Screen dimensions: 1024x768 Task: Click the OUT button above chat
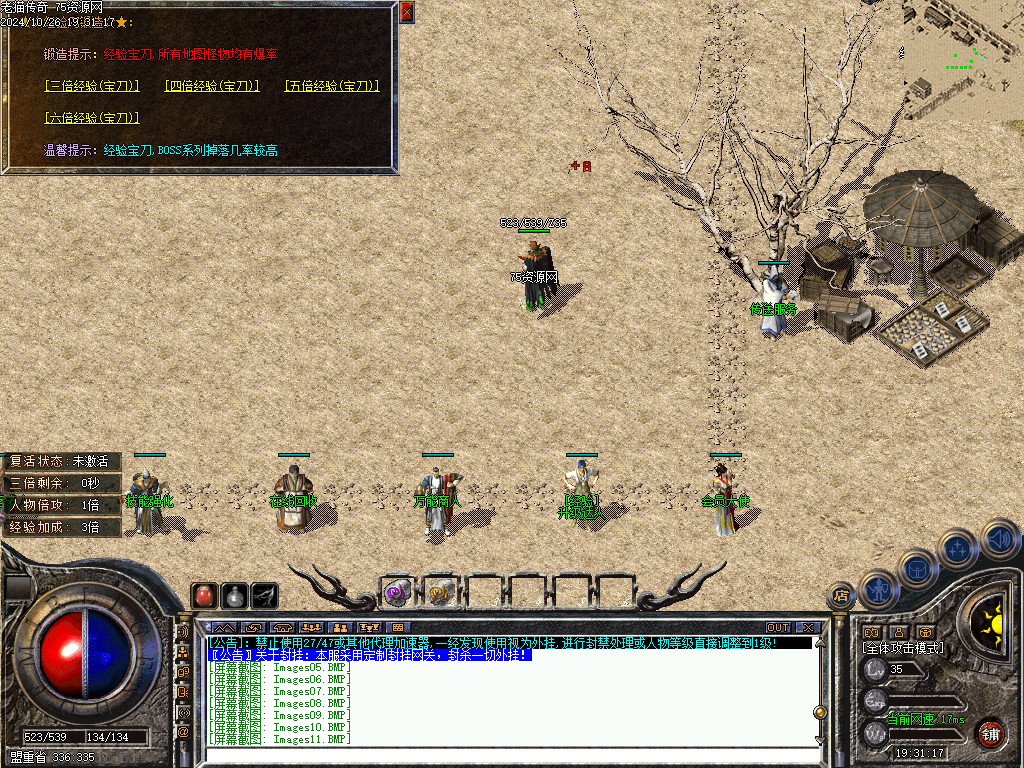click(778, 627)
